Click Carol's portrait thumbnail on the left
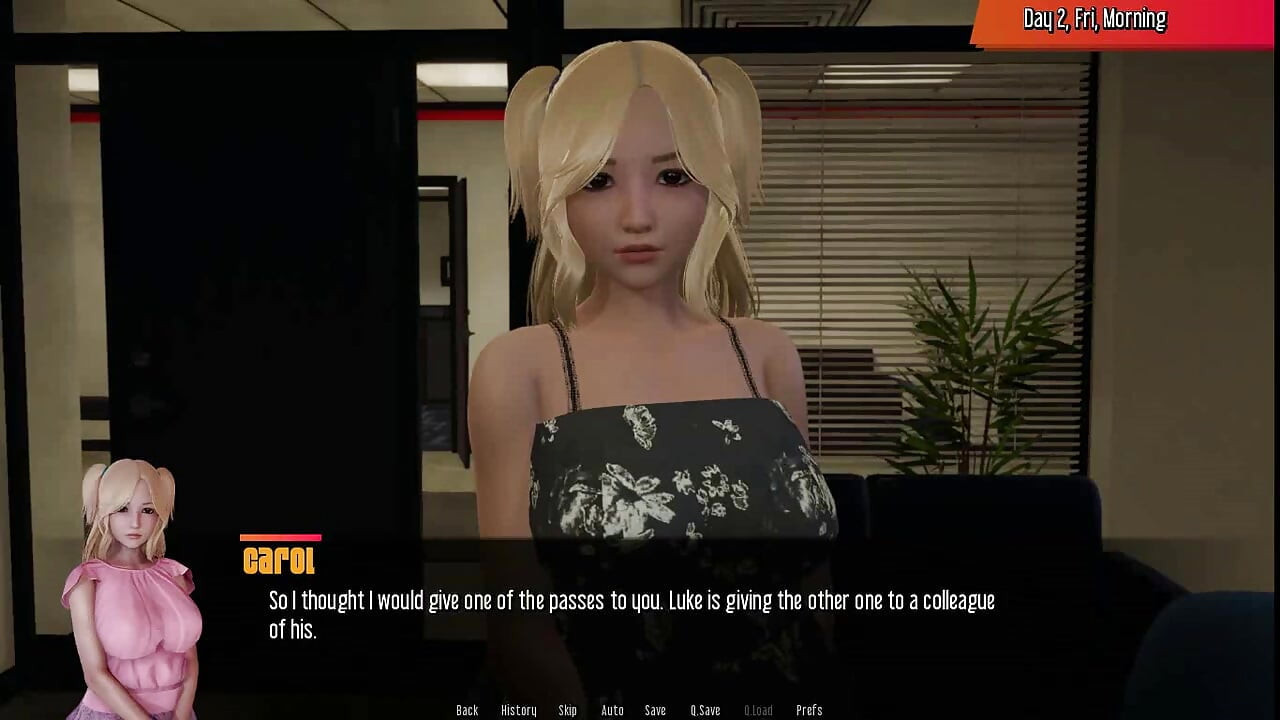The height and width of the screenshot is (720, 1280). (130, 580)
